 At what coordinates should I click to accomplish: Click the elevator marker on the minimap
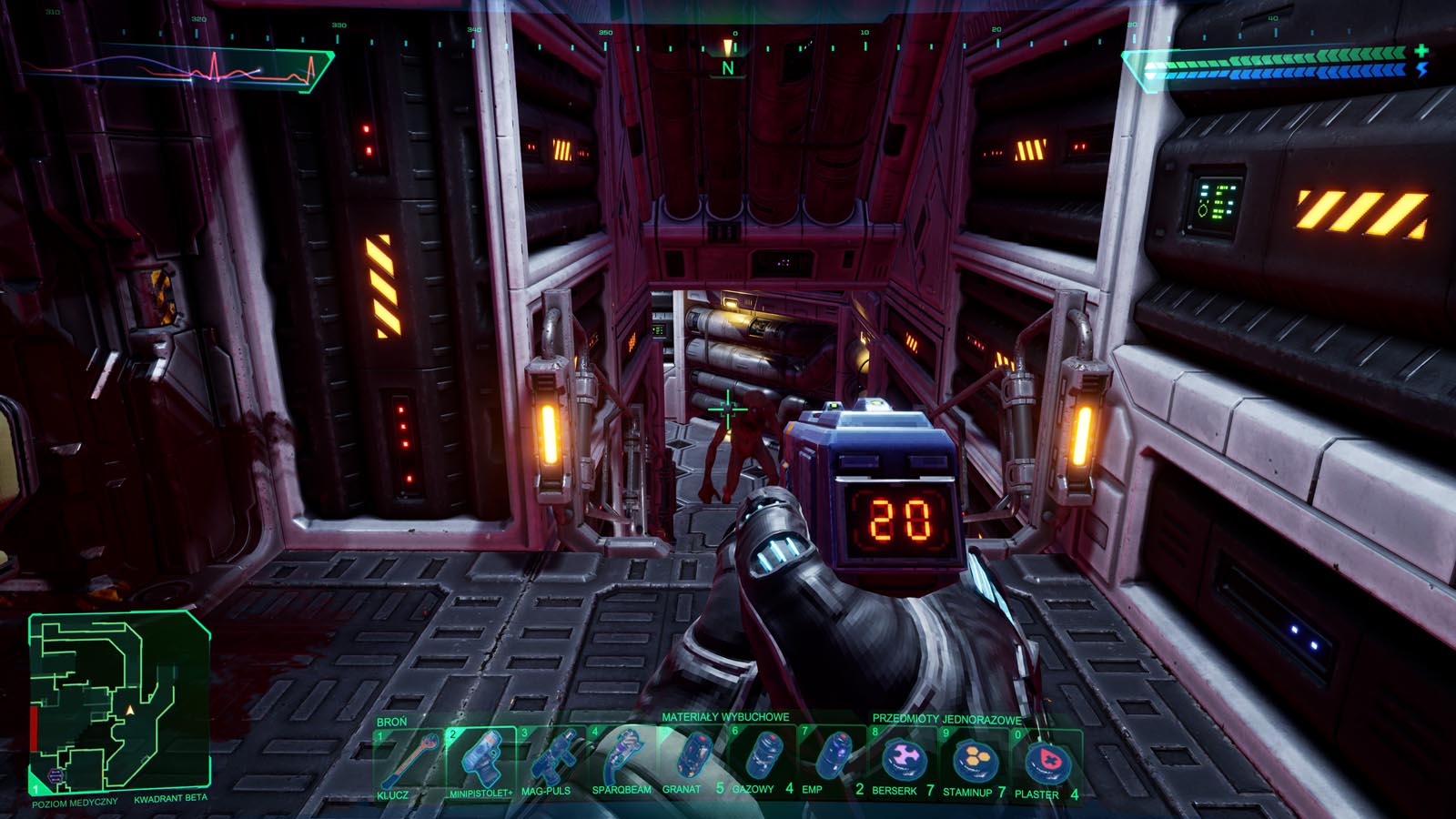tap(56, 776)
